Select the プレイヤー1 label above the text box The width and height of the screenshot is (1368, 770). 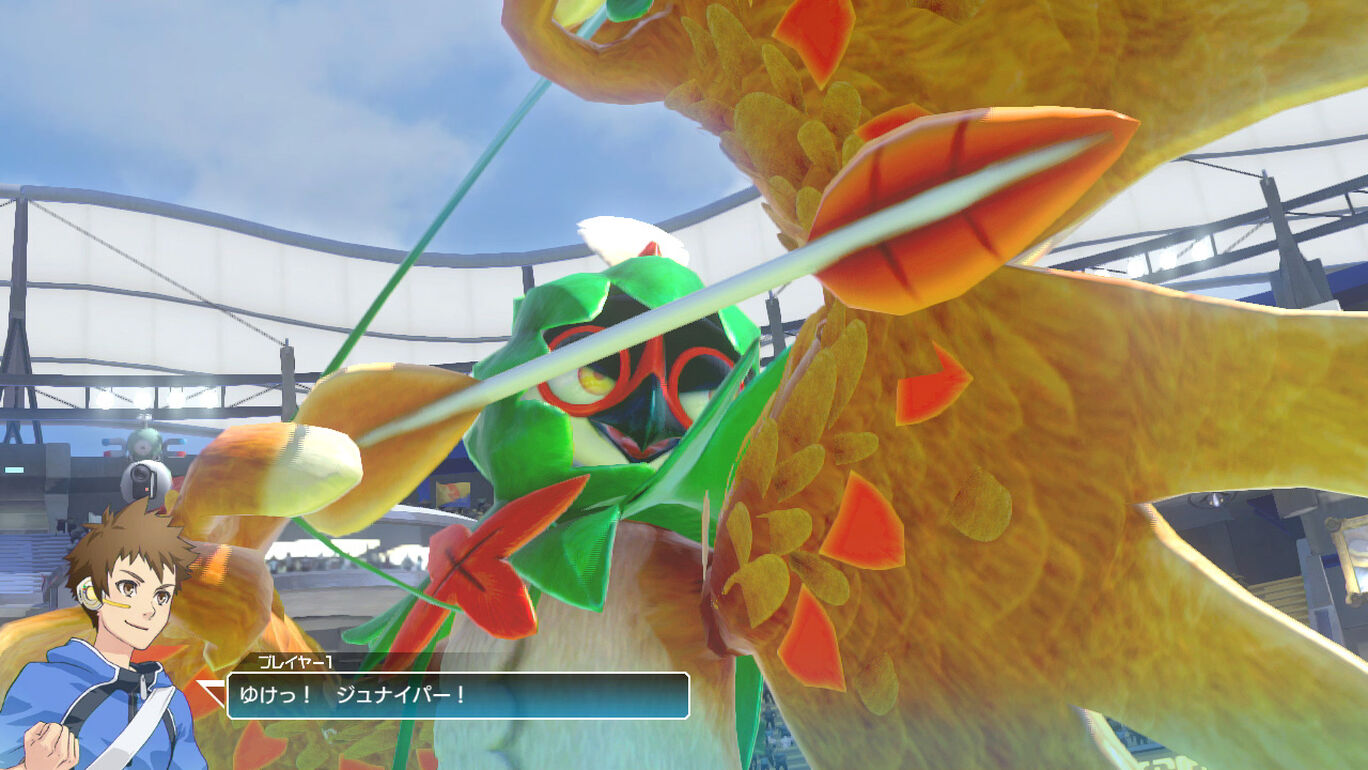[x=295, y=663]
